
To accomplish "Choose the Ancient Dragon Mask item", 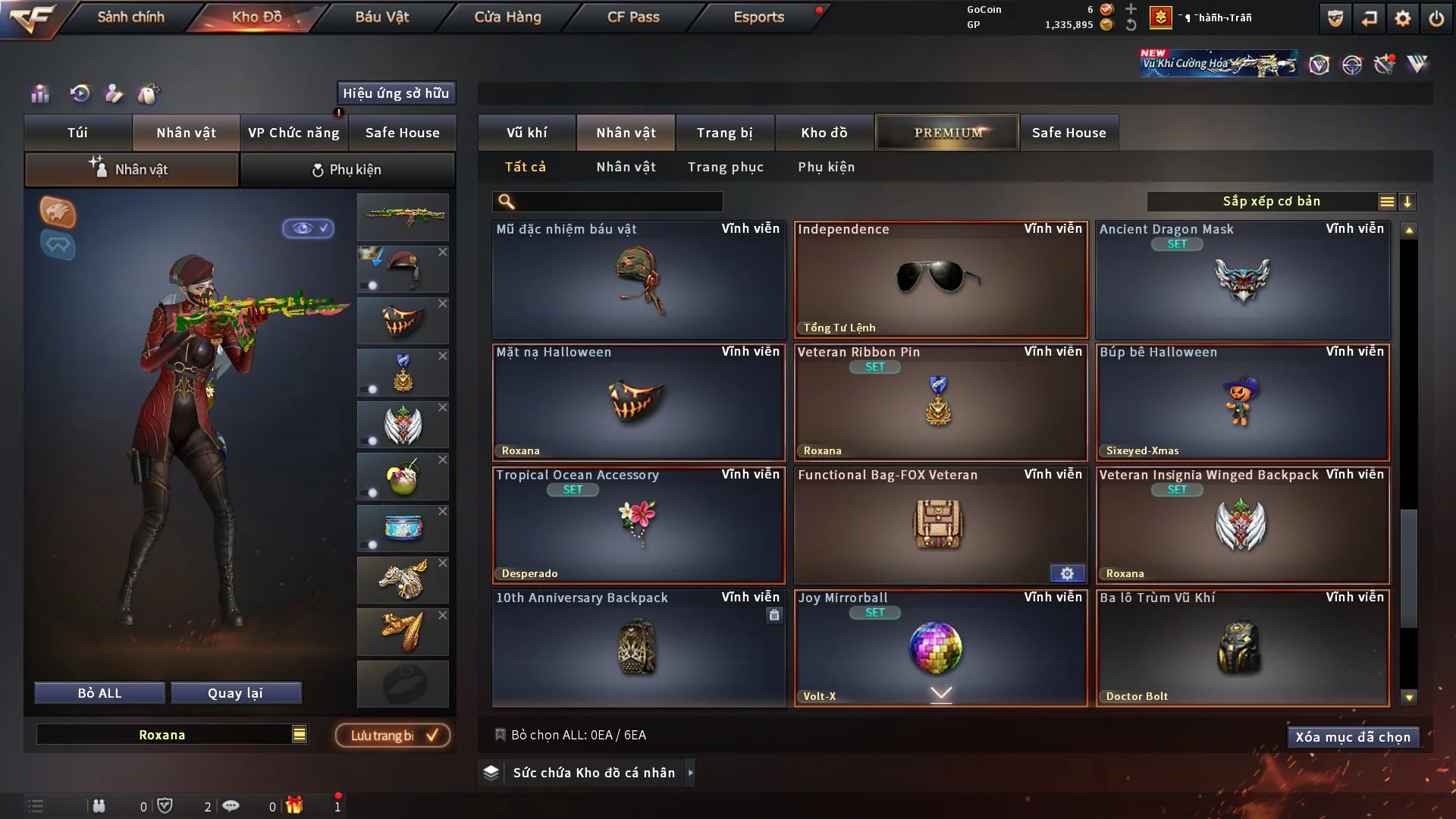I will (x=1242, y=279).
